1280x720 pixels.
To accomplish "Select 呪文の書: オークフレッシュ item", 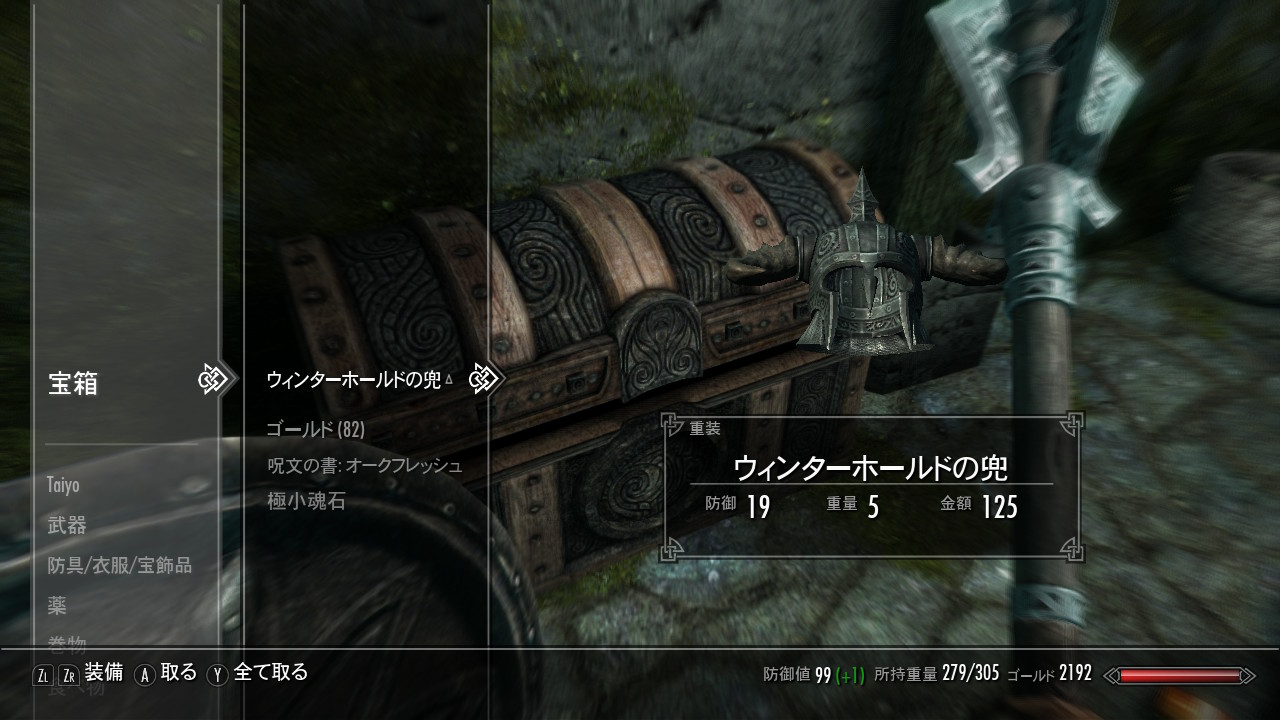I will point(364,466).
